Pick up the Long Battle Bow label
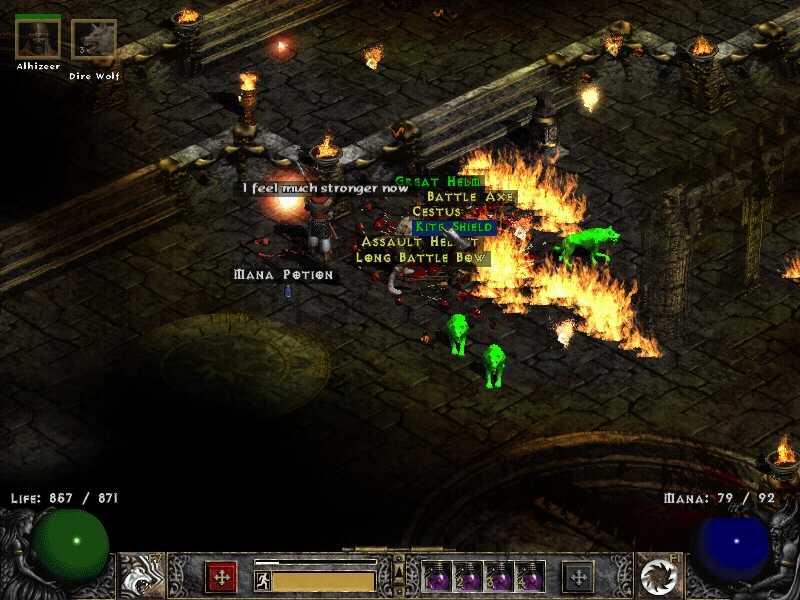The width and height of the screenshot is (800, 600). 421,258
